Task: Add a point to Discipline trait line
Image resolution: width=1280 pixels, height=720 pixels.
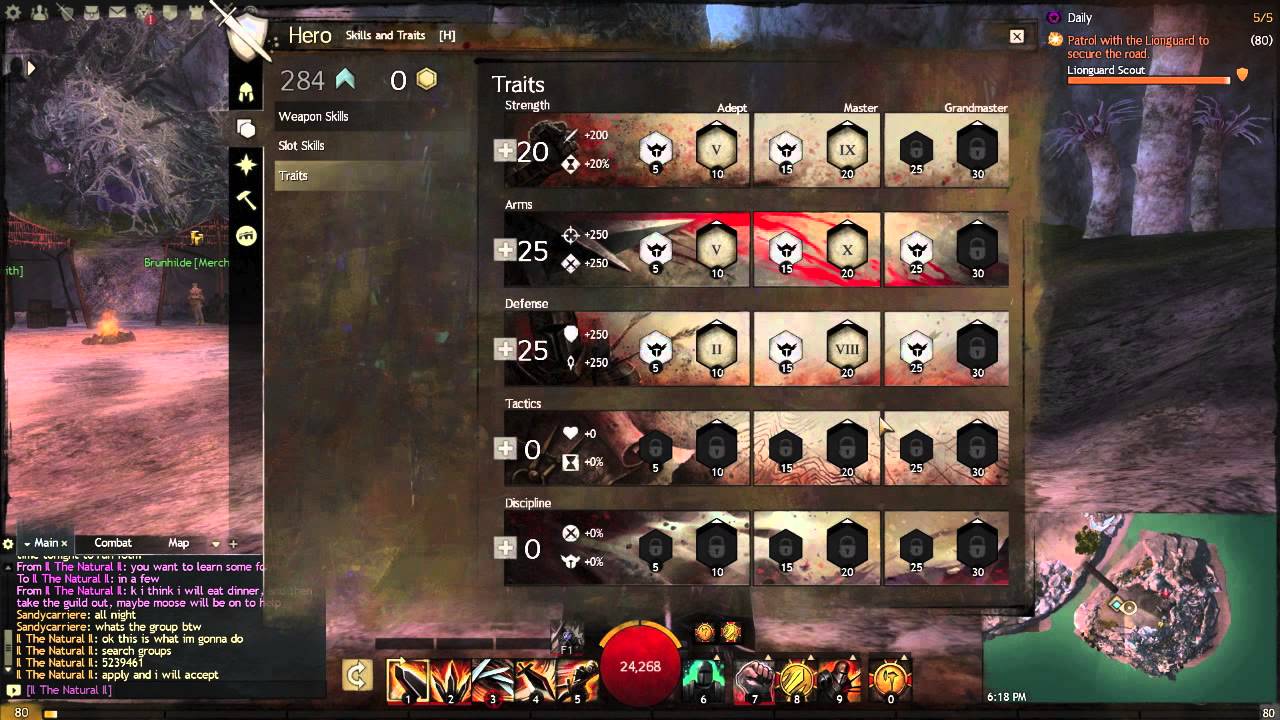Action: [505, 548]
